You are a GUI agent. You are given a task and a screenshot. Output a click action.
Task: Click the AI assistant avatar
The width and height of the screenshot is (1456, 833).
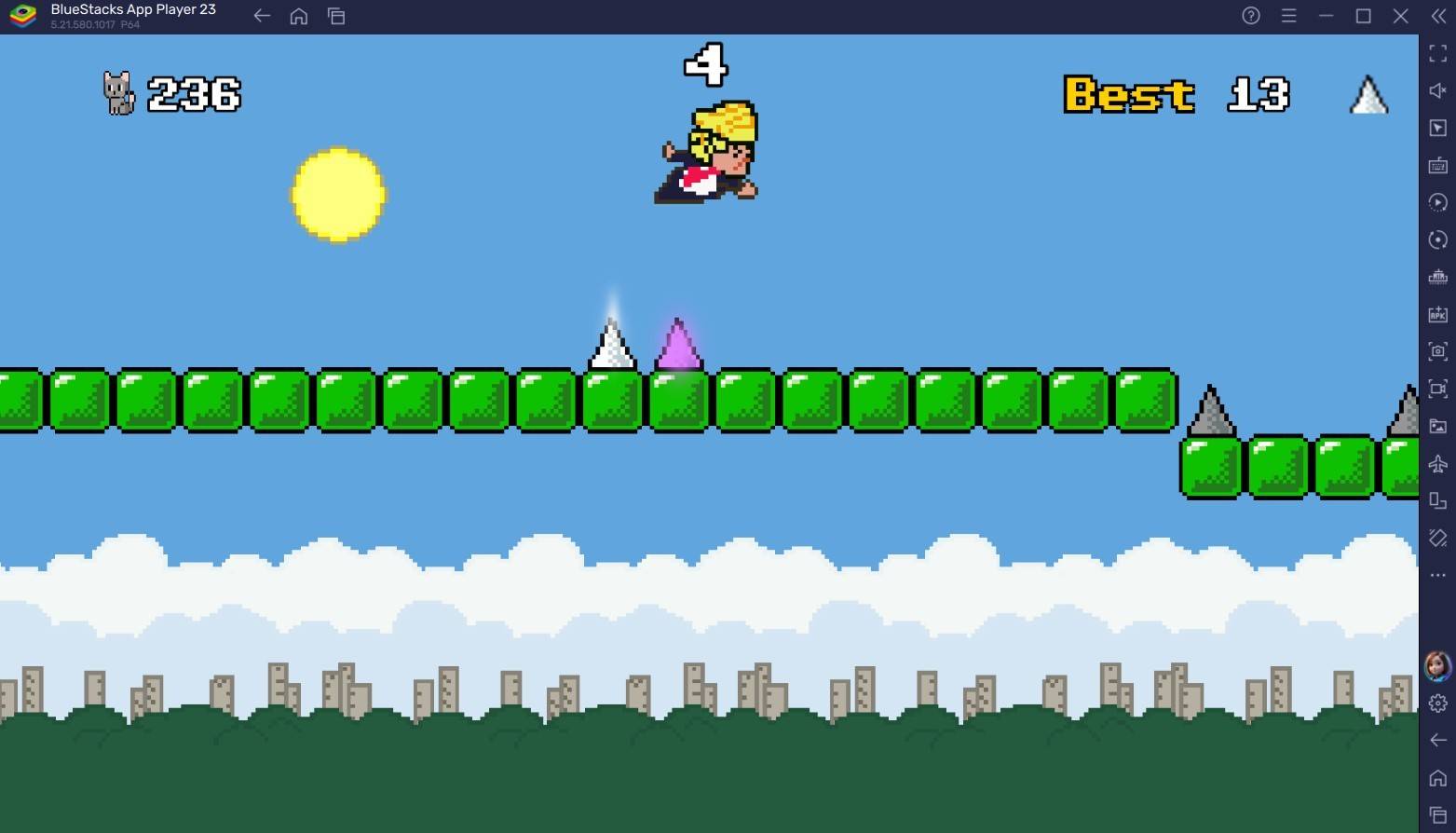[x=1436, y=664]
